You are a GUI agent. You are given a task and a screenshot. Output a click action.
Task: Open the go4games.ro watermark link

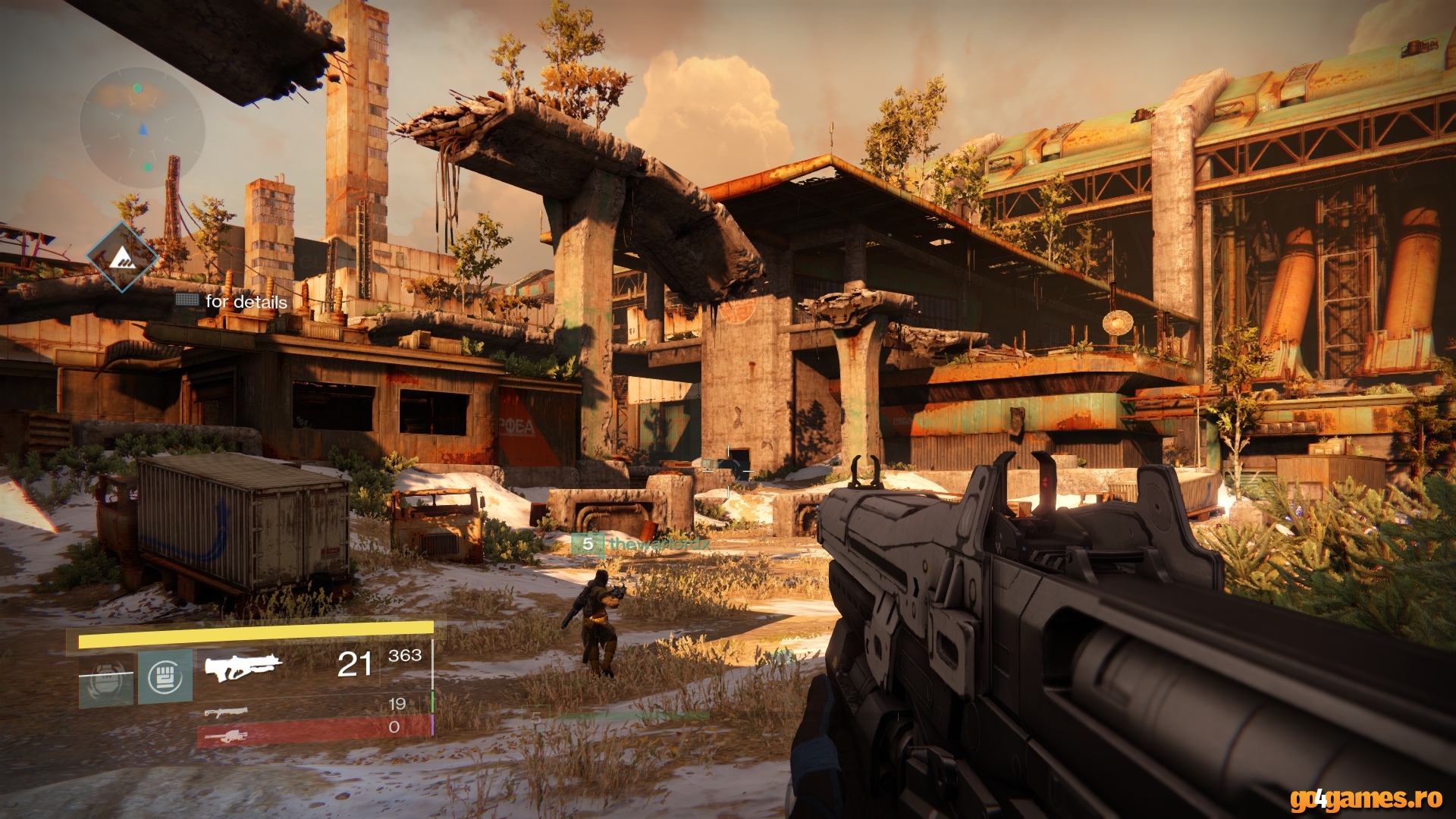click(1365, 799)
